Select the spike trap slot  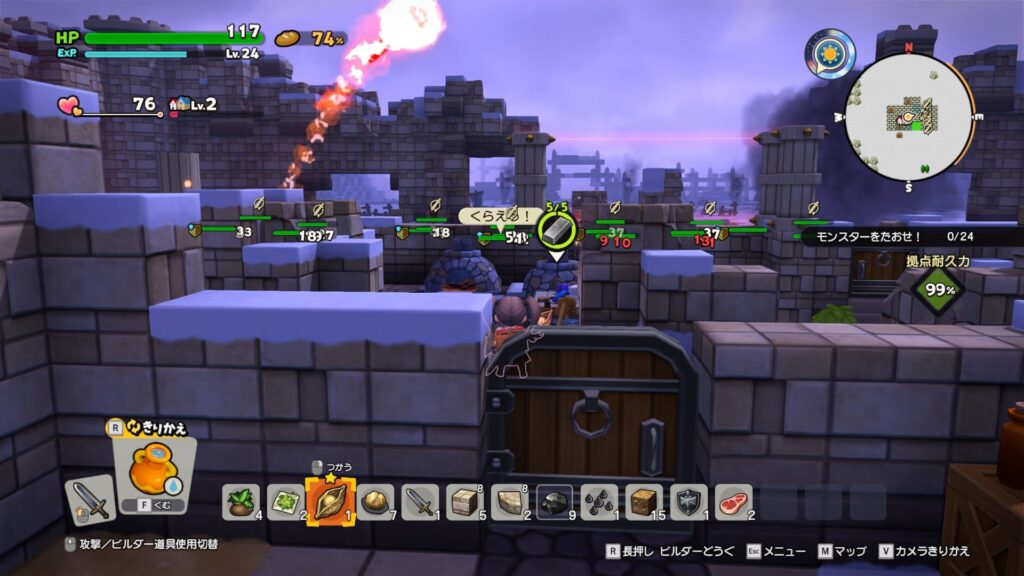(x=600, y=501)
